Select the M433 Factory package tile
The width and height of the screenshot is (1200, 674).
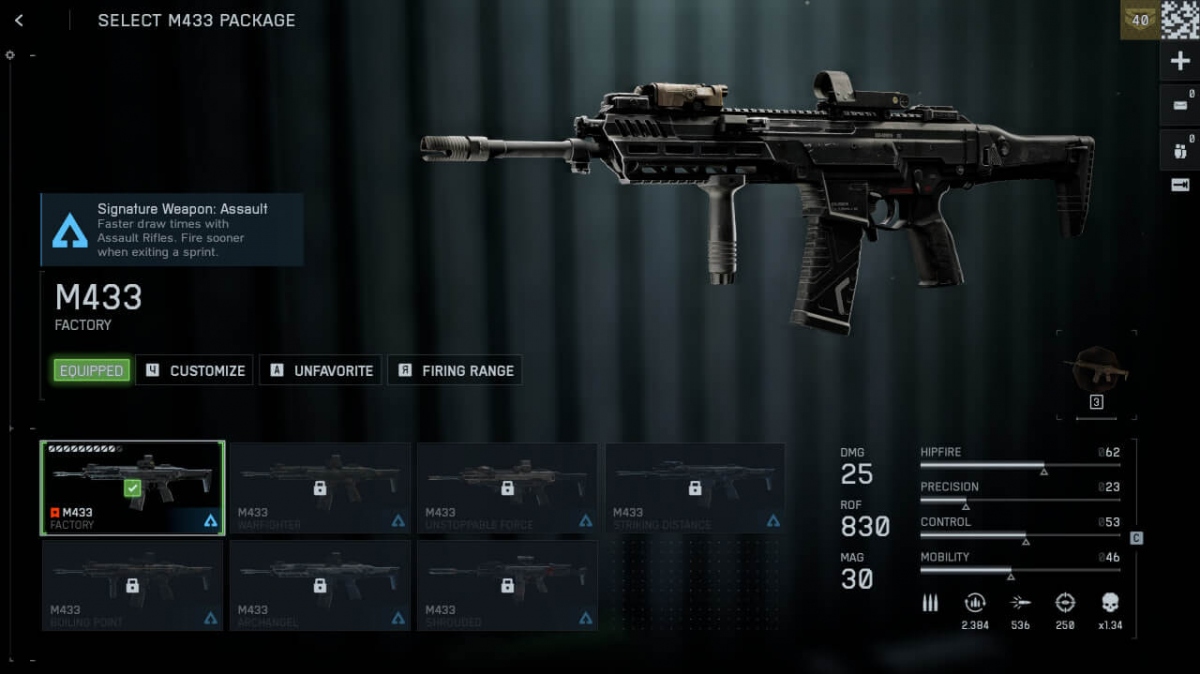(x=132, y=489)
